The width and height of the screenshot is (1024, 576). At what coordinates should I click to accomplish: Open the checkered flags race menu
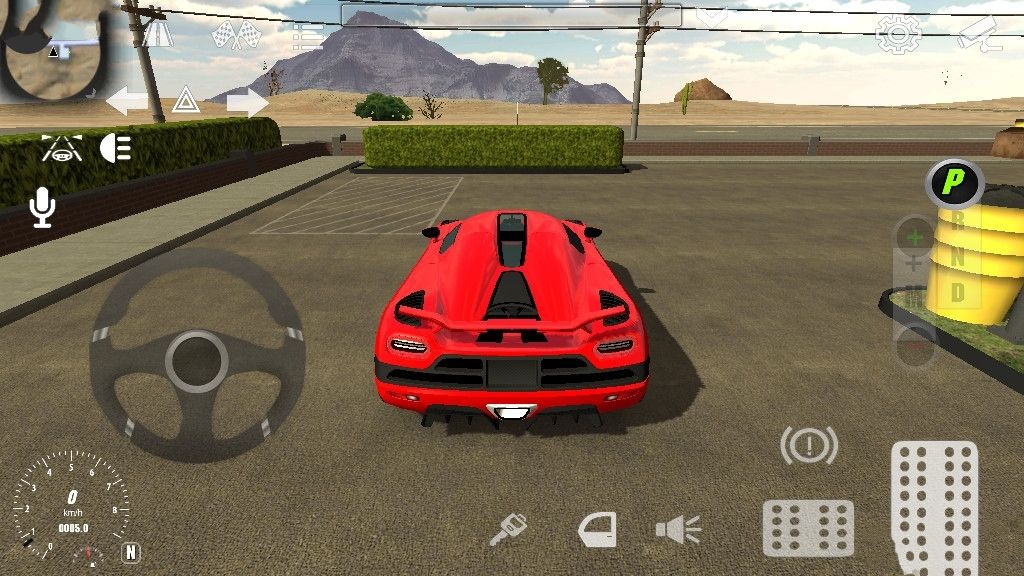pyautogui.click(x=236, y=35)
